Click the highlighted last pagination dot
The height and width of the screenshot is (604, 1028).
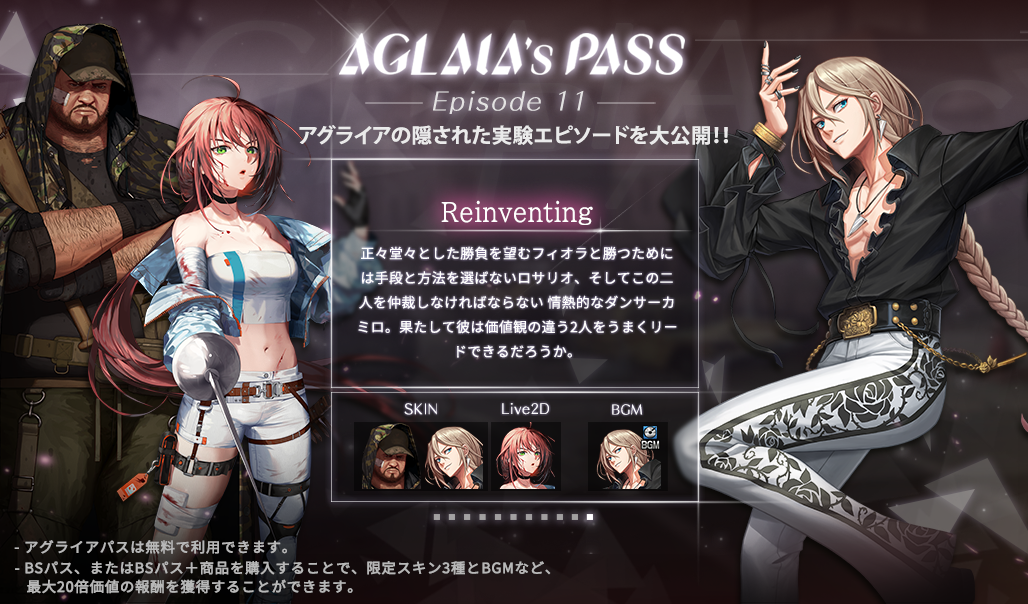590,517
